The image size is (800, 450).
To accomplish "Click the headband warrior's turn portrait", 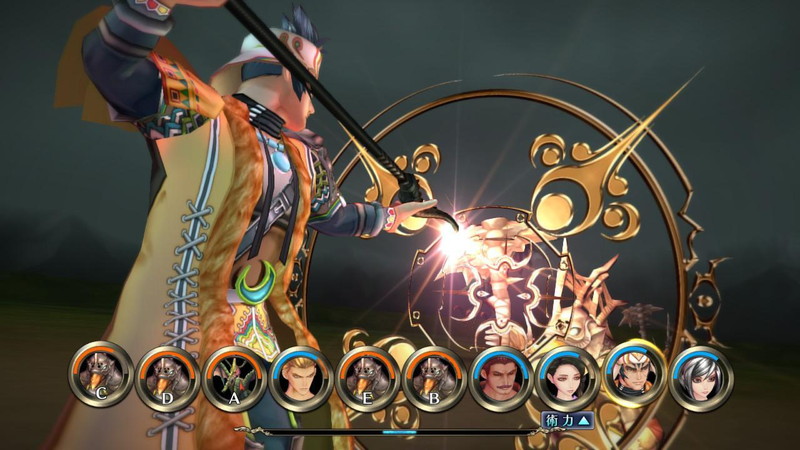I will (635, 375).
